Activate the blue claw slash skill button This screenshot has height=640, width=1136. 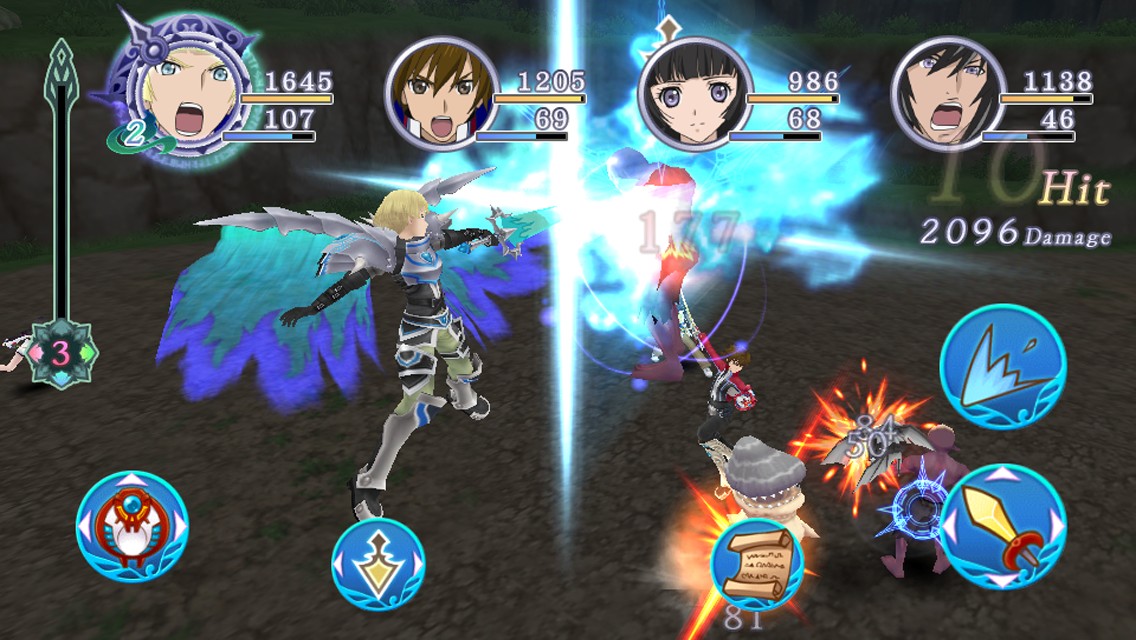pyautogui.click(x=1002, y=367)
